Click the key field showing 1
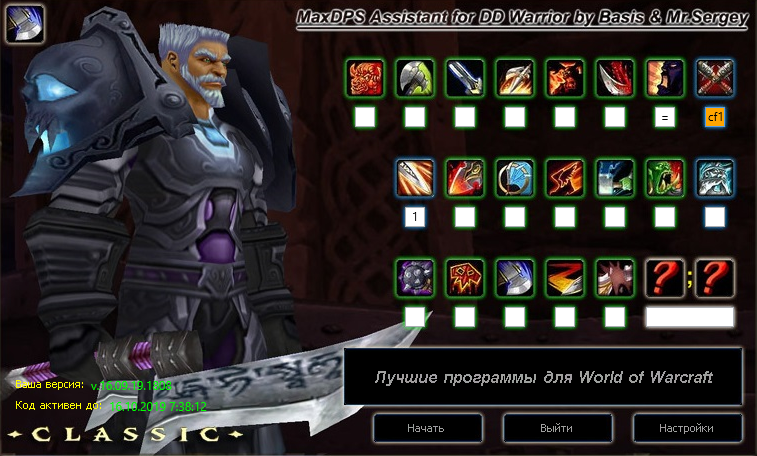This screenshot has width=757, height=456. [415, 217]
